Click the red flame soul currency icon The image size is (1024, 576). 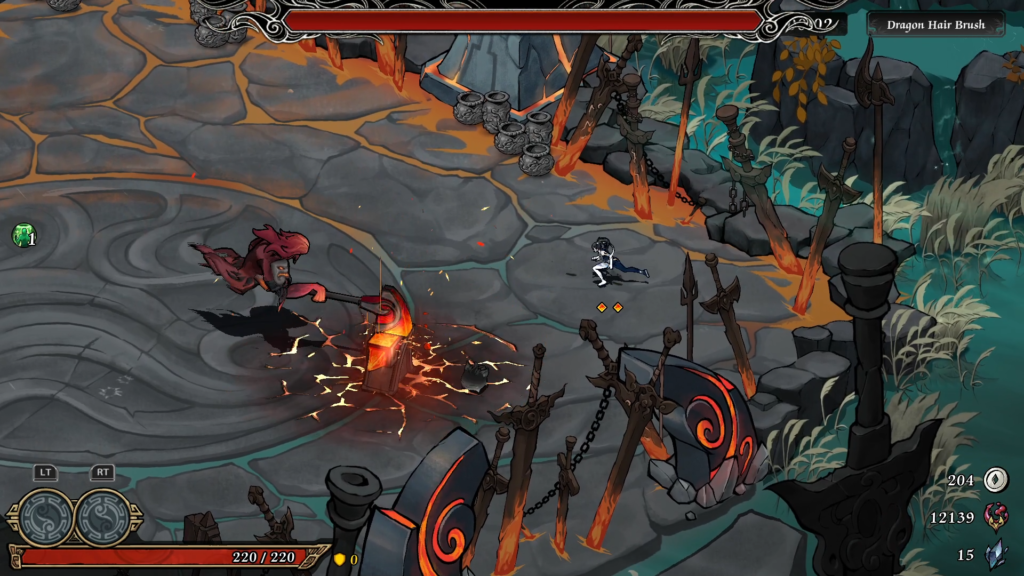coord(996,516)
